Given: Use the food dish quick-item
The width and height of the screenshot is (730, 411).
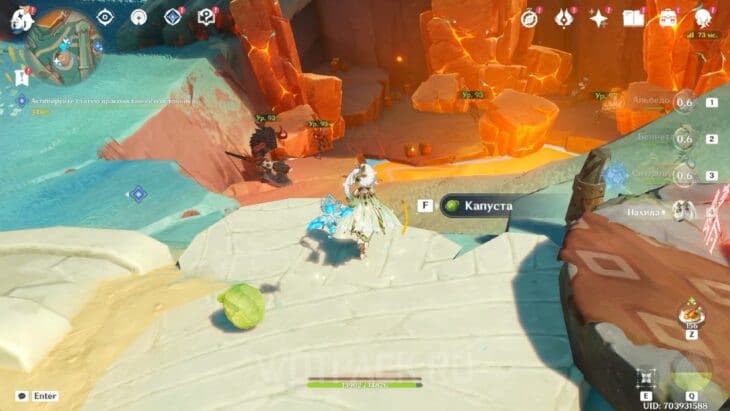Looking at the screenshot, I should pyautogui.click(x=687, y=315).
